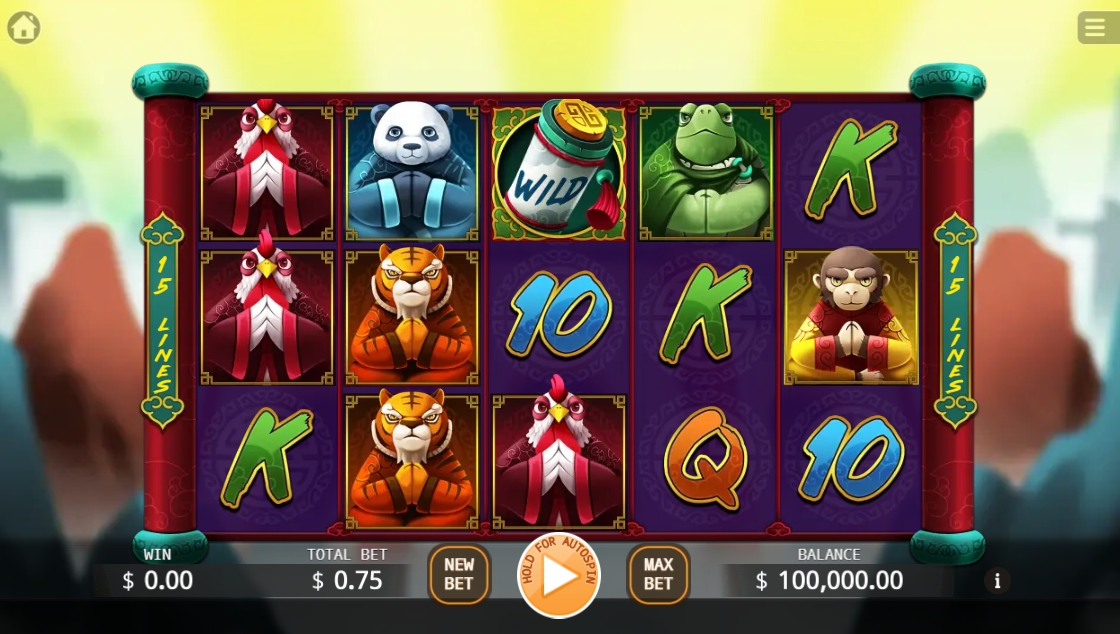This screenshot has width=1120, height=634.
Task: Open the game info panel
Action: tap(996, 581)
